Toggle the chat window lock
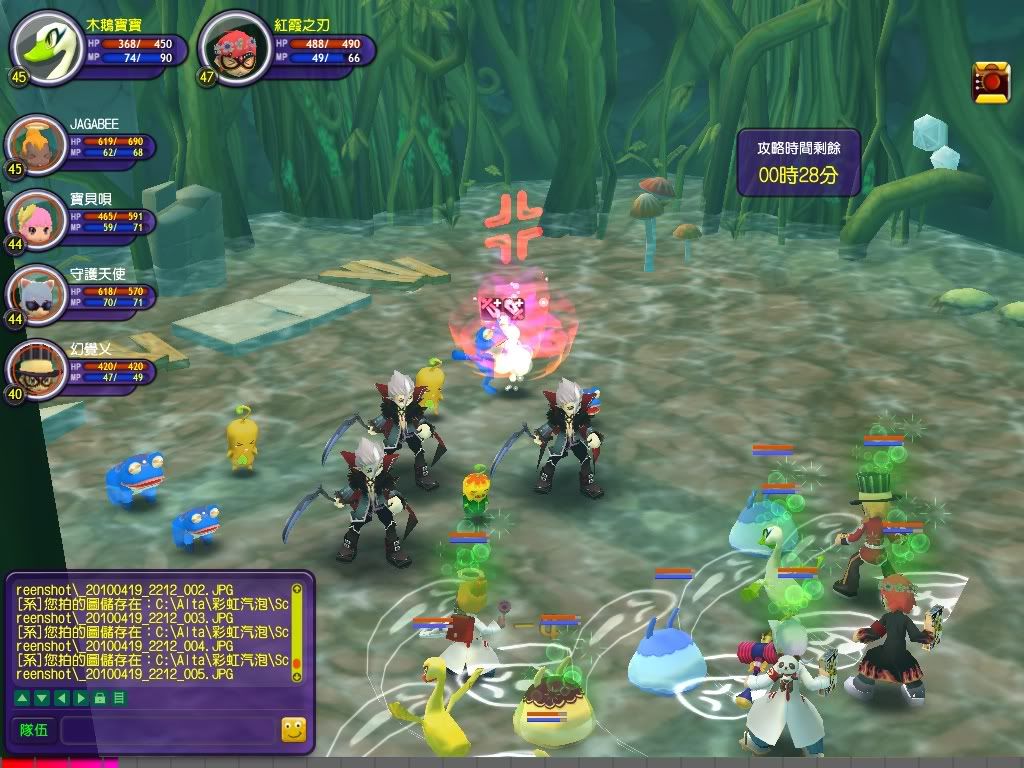The image size is (1024, 768). [x=99, y=697]
